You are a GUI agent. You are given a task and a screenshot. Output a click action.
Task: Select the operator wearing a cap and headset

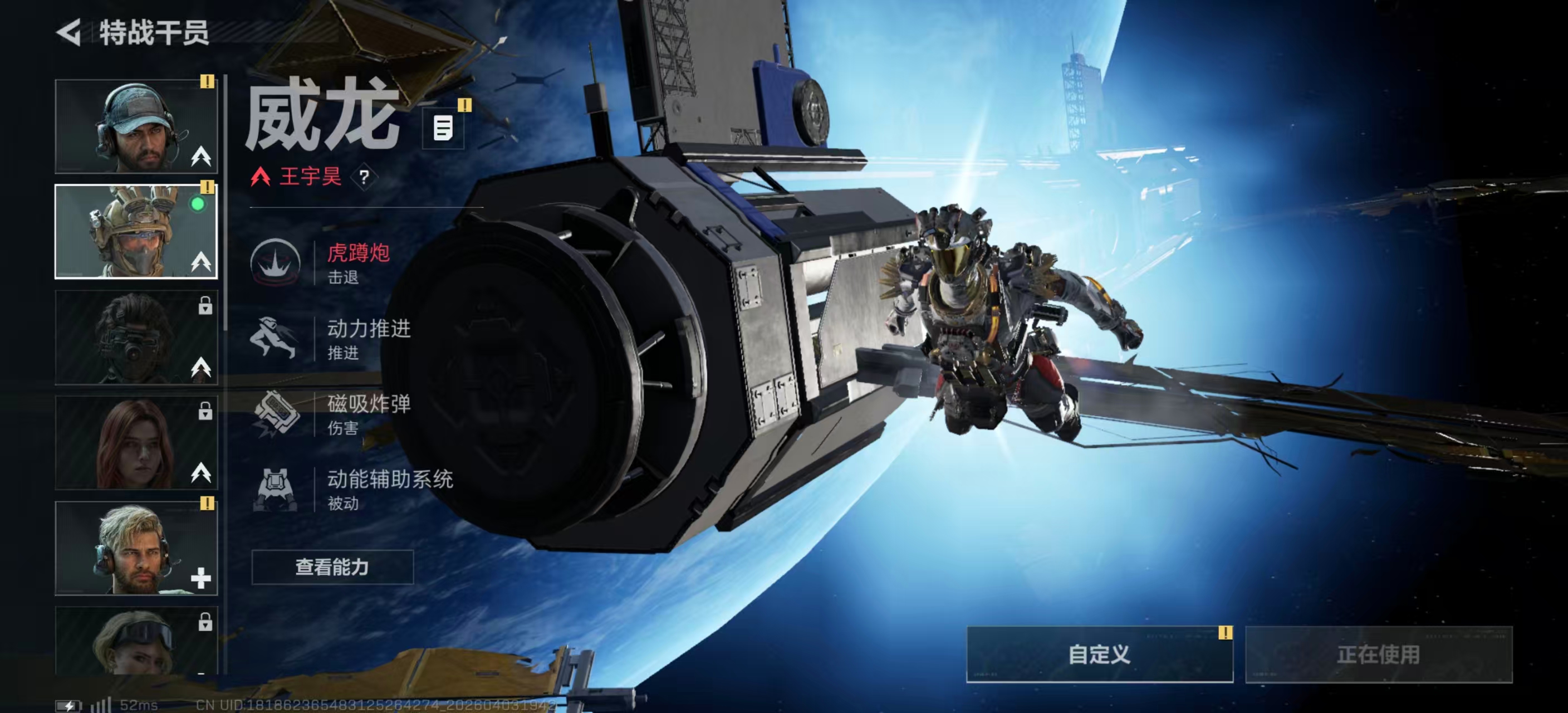tap(136, 126)
